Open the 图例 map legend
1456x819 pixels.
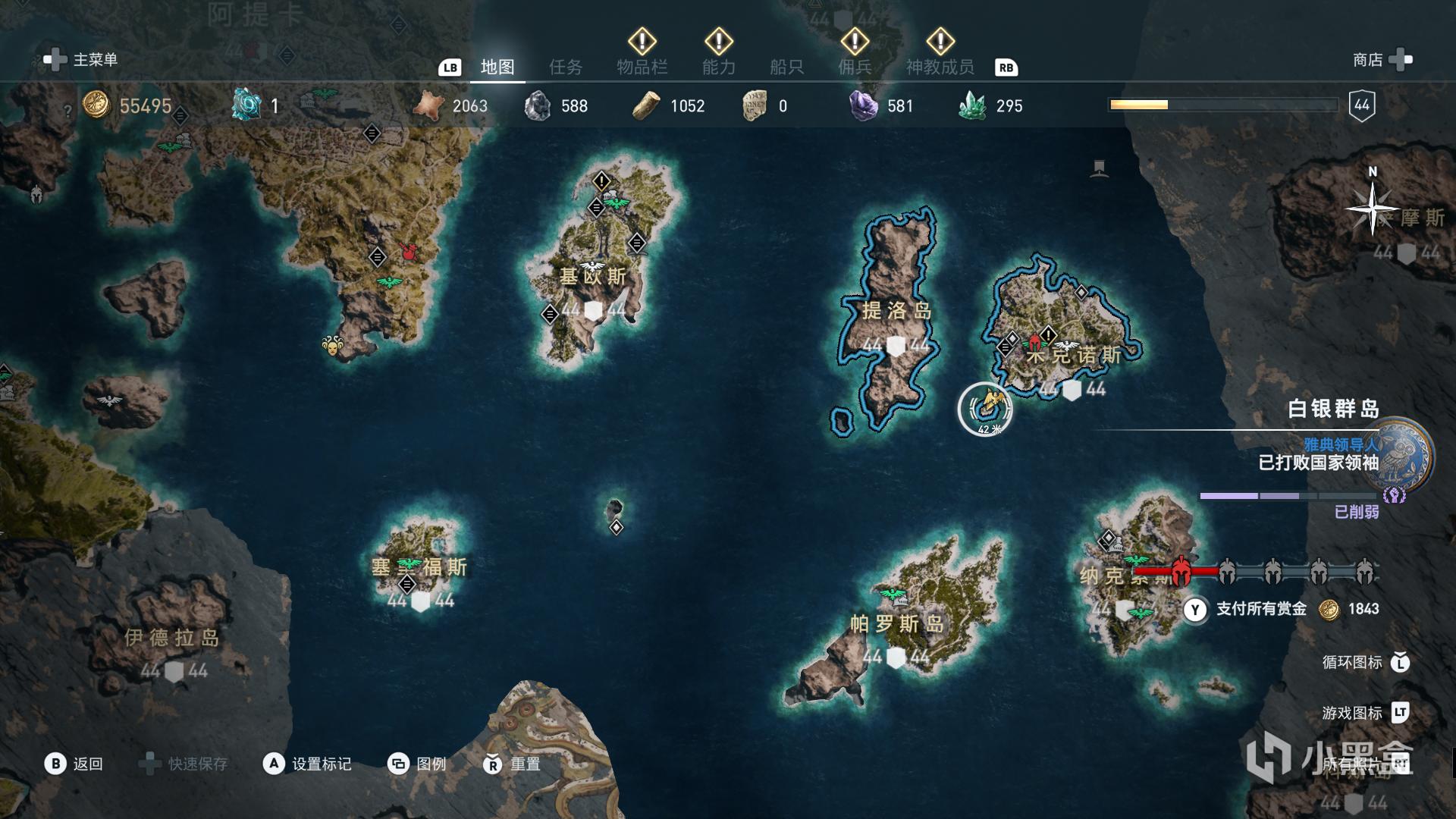(417, 764)
